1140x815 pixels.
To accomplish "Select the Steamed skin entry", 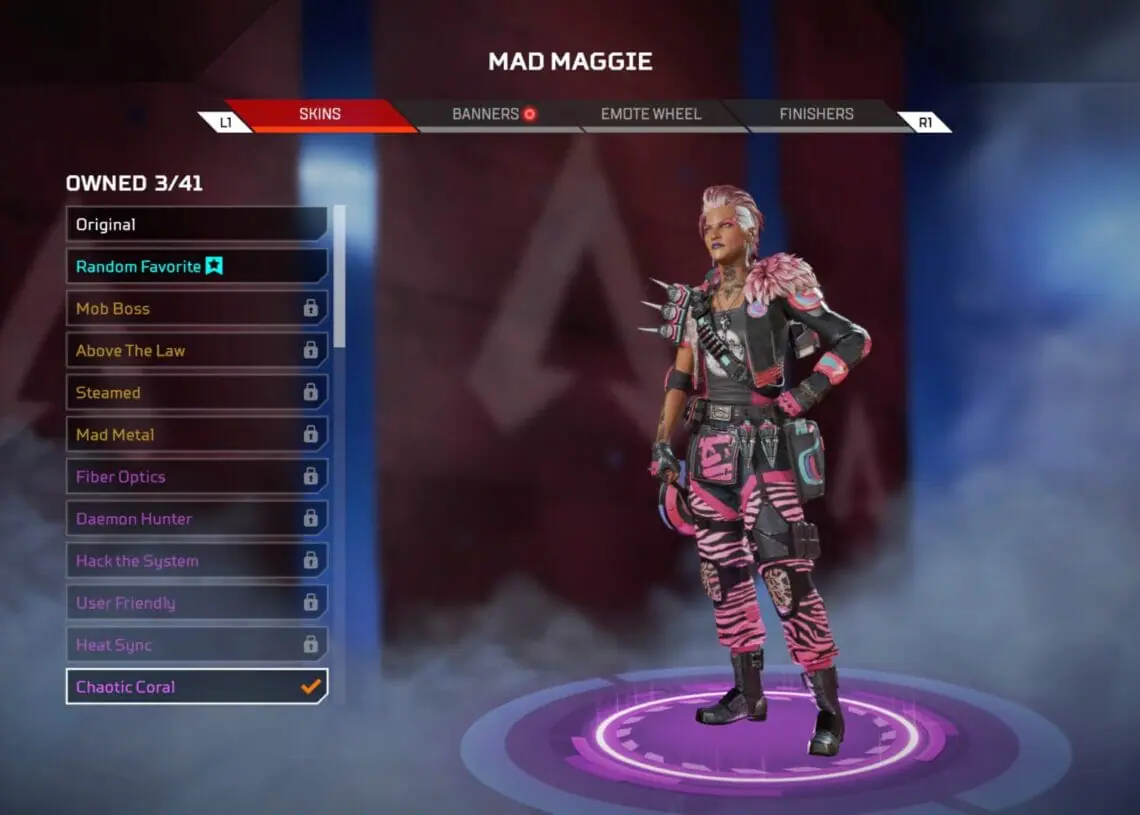I will point(196,392).
